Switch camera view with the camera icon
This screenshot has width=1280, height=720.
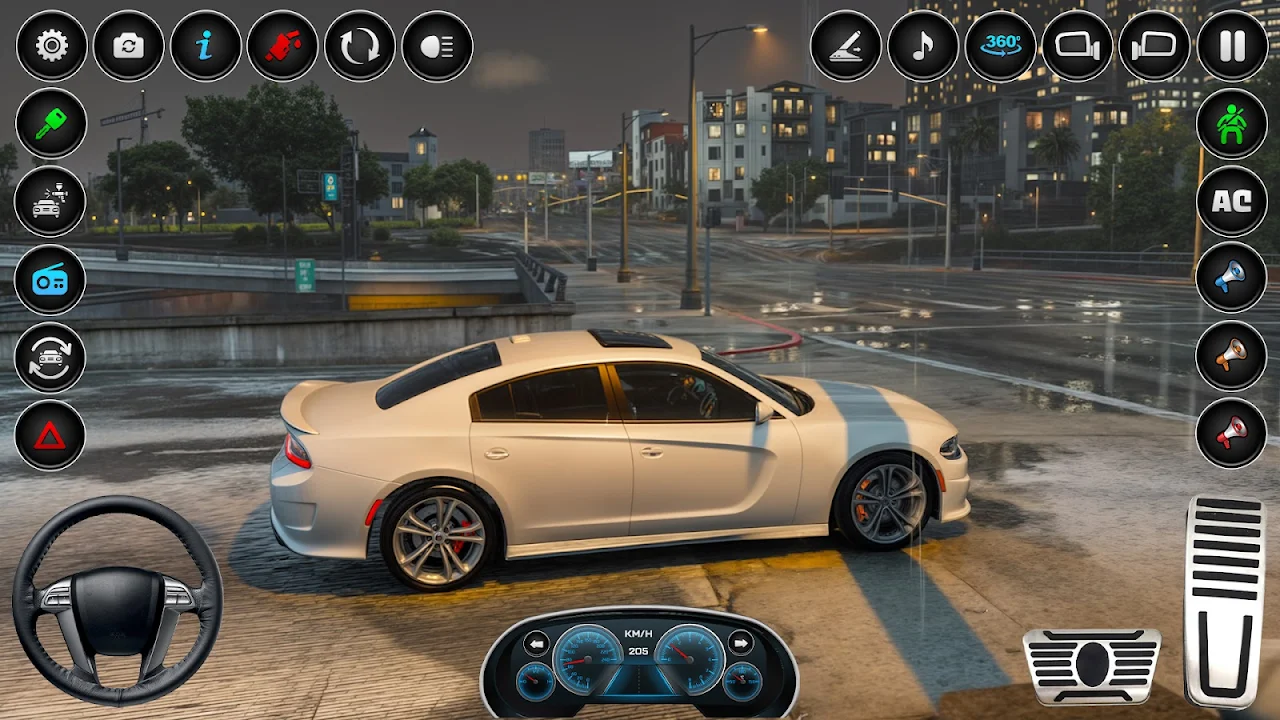point(128,46)
